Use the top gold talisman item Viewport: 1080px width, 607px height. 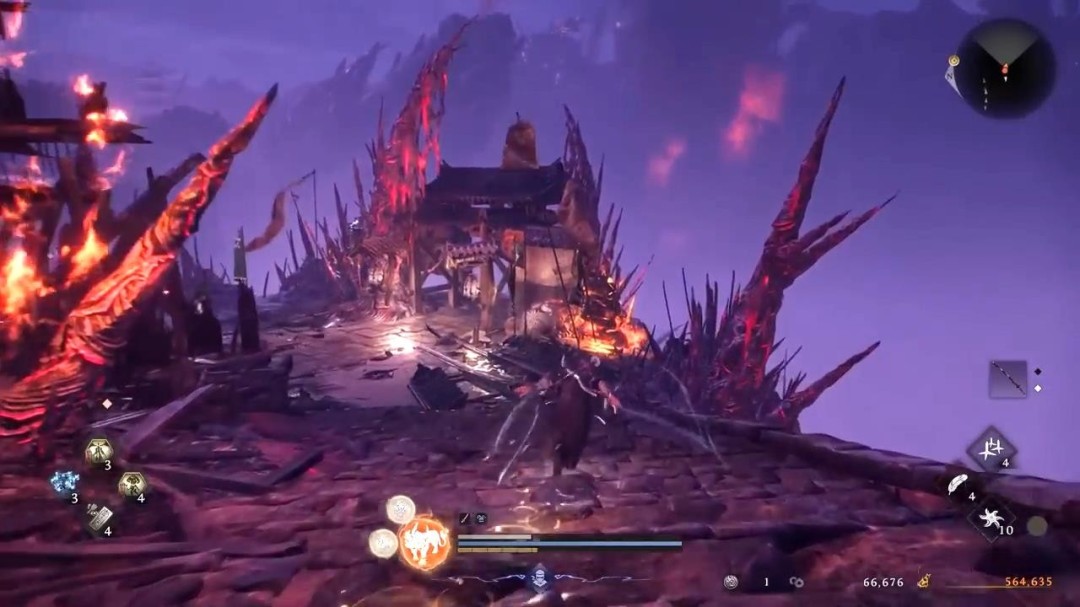(x=99, y=451)
